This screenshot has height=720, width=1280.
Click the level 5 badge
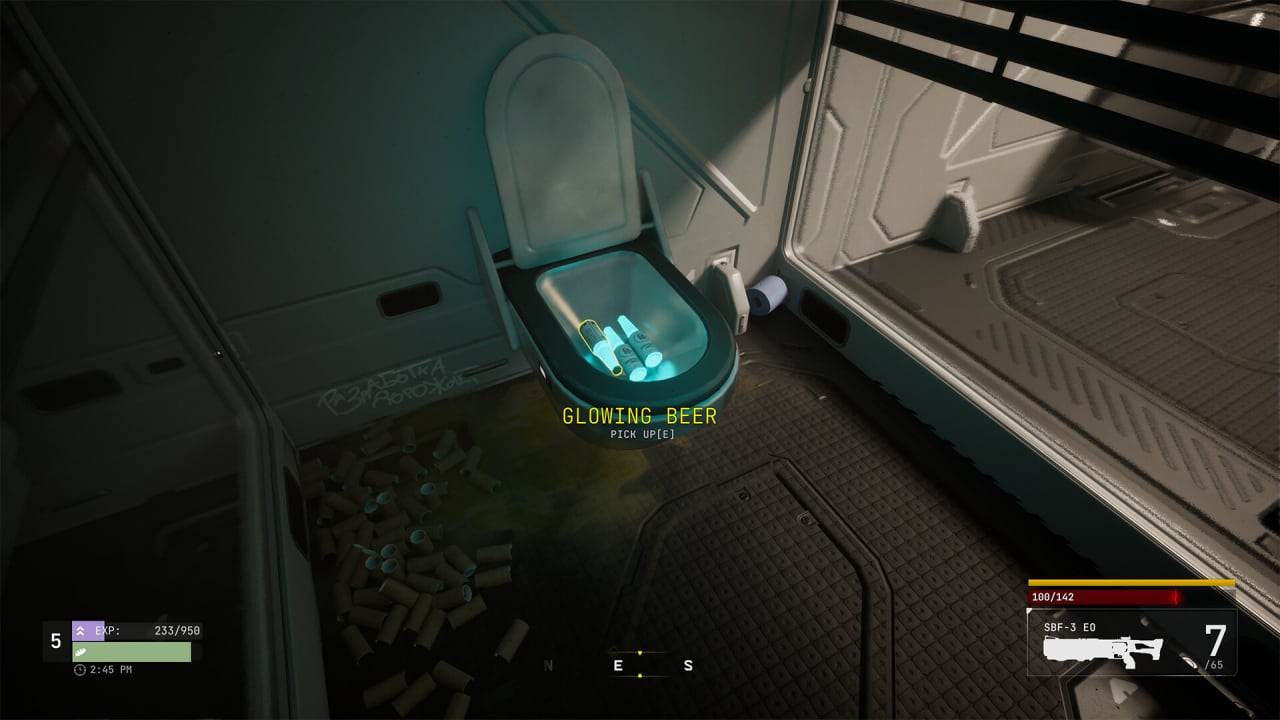coord(56,641)
